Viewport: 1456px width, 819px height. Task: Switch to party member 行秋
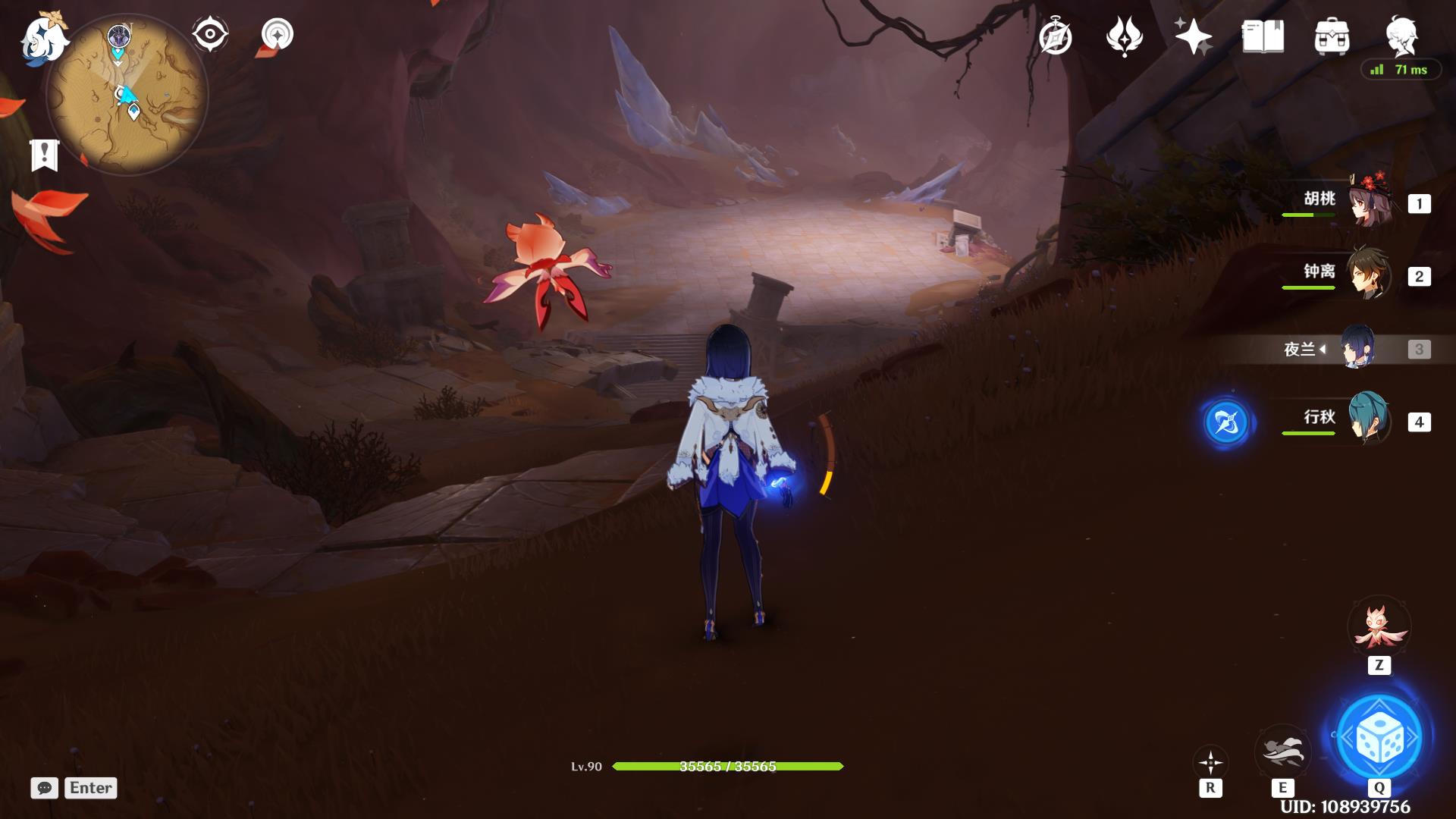tap(1368, 419)
